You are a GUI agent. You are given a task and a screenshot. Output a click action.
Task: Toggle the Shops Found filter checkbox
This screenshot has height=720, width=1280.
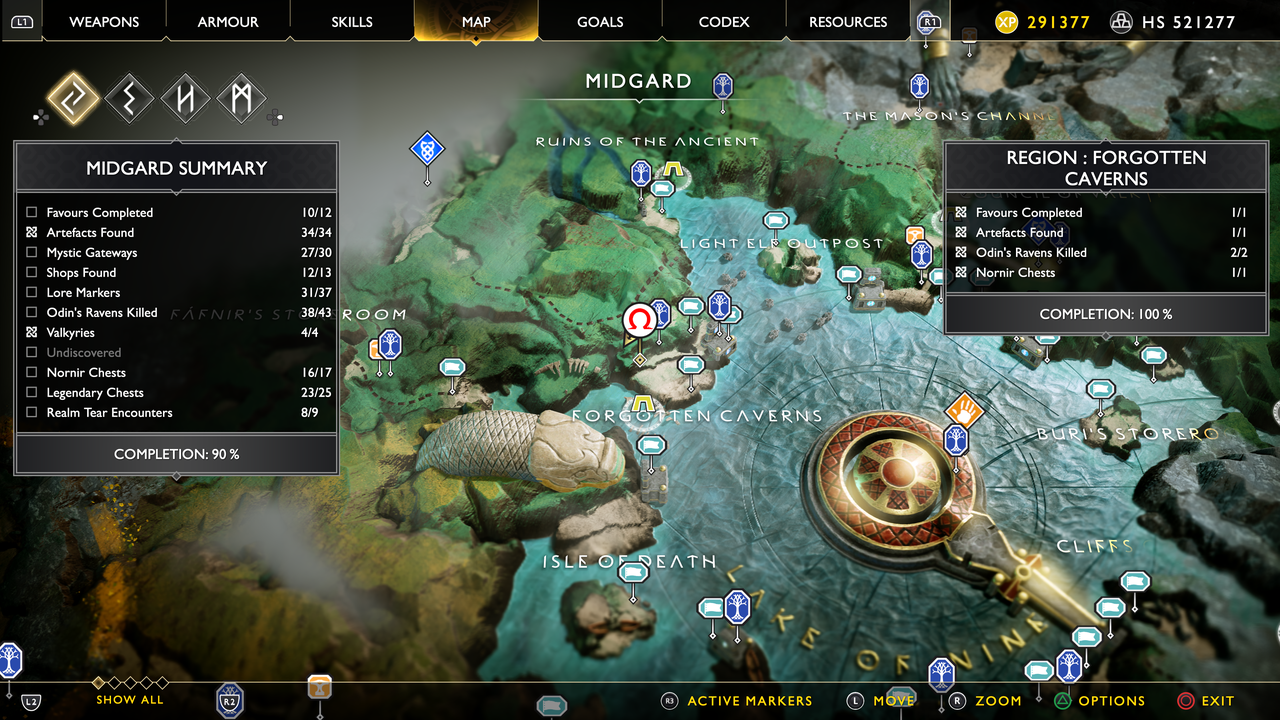tap(32, 272)
